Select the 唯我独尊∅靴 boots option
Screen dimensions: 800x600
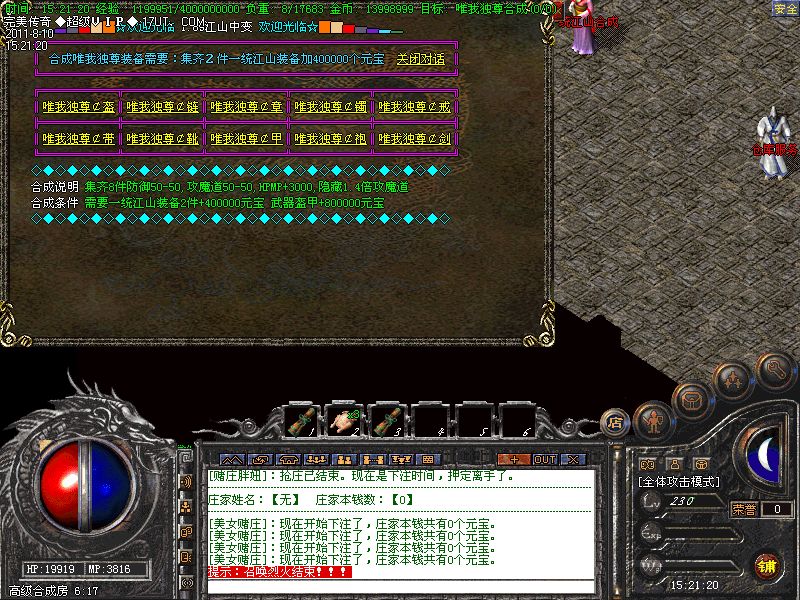163,139
